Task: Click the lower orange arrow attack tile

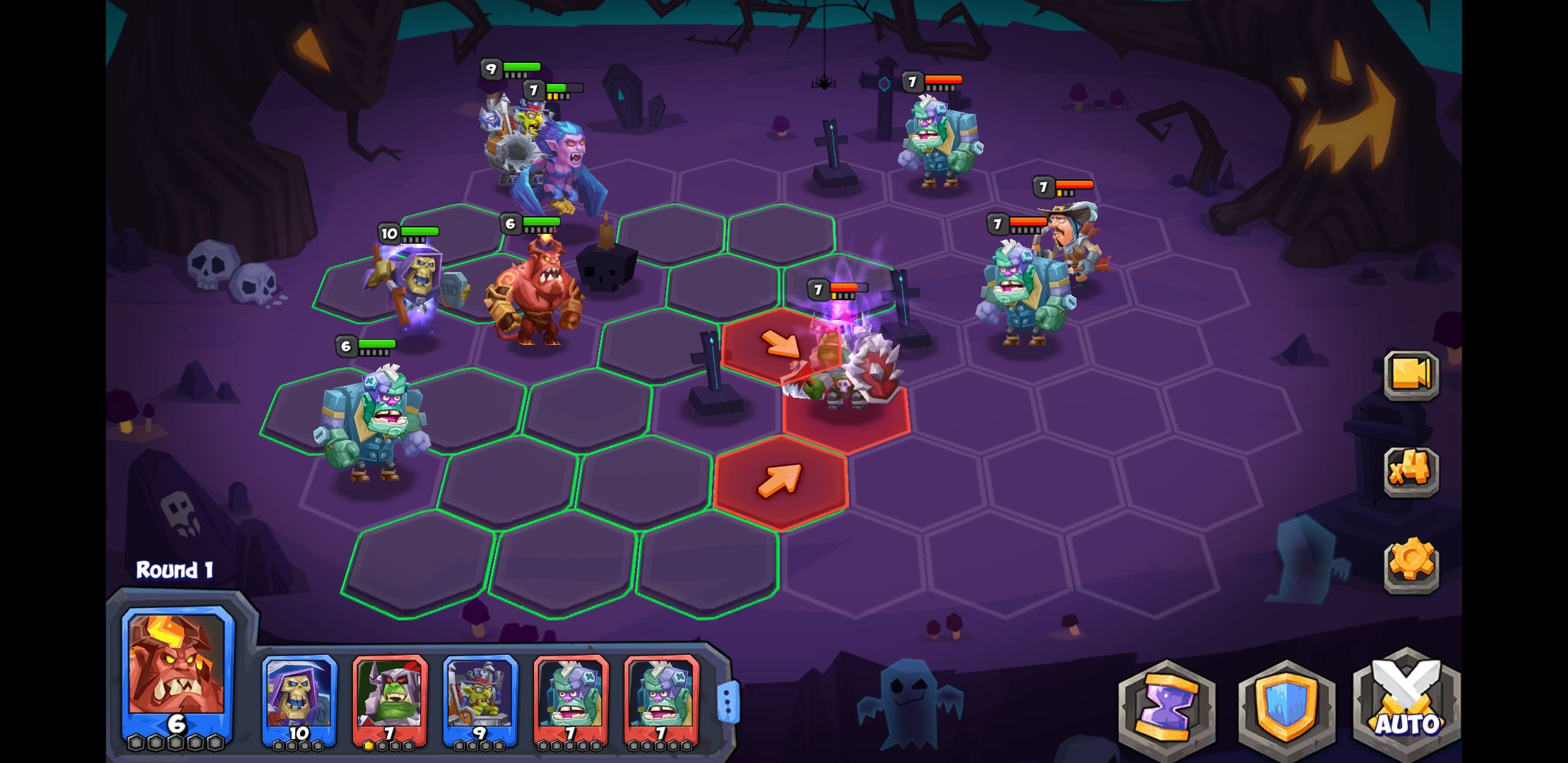Action: [780, 479]
